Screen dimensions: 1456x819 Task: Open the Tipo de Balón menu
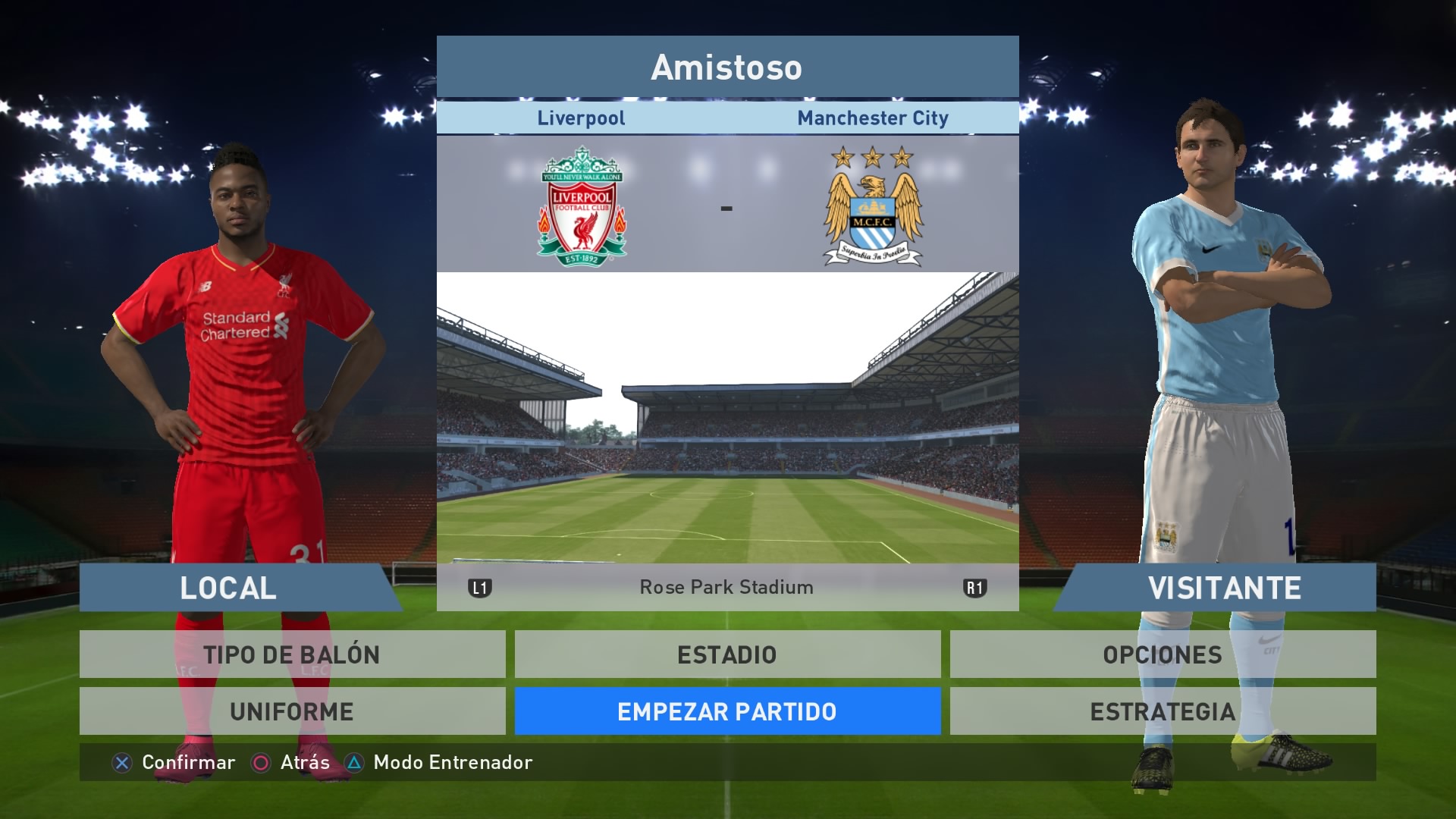292,654
